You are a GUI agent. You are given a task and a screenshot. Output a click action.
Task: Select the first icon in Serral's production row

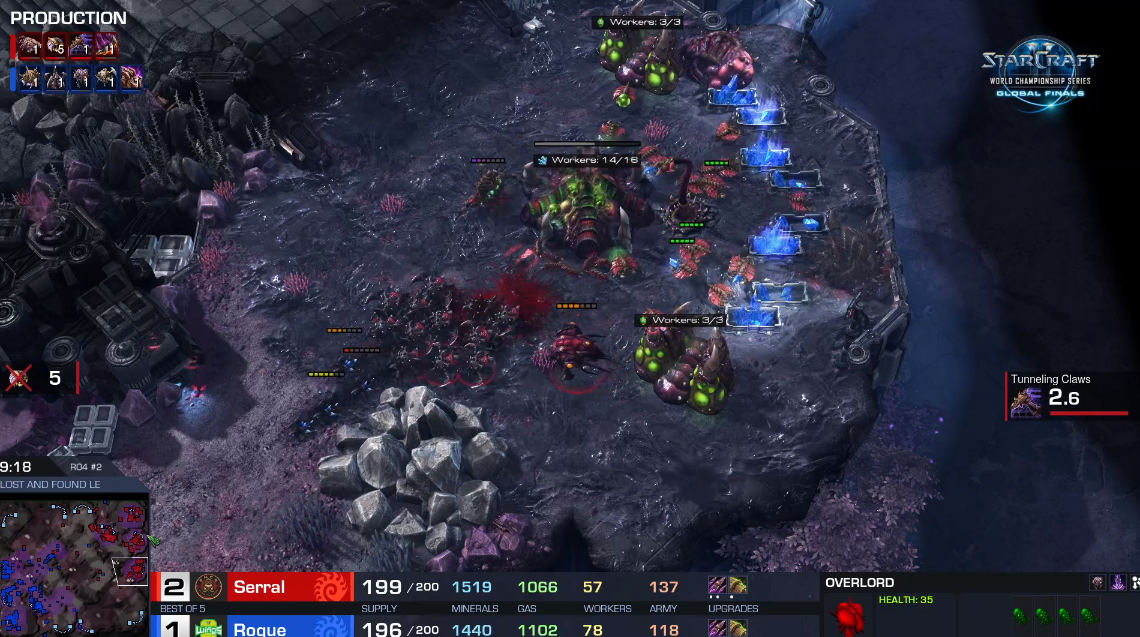pos(30,47)
